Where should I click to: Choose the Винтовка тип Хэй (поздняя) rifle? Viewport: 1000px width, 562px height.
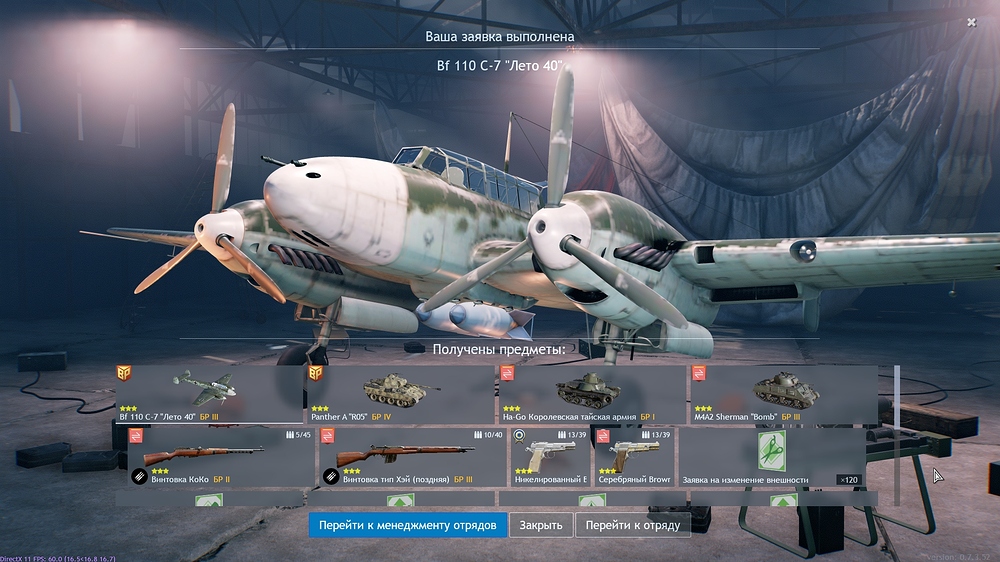pos(412,458)
